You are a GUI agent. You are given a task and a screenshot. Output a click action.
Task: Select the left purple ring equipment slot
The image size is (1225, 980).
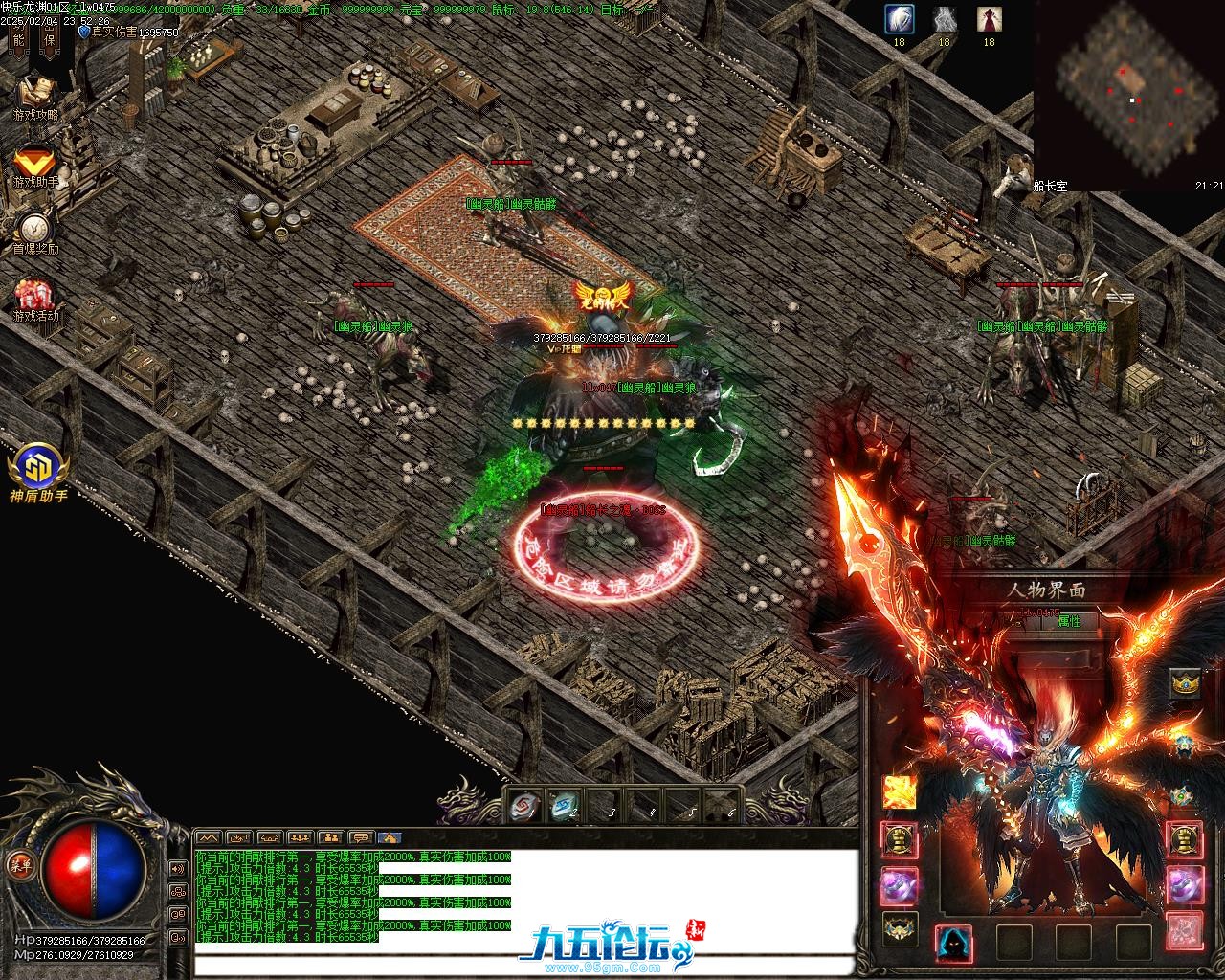(900, 886)
